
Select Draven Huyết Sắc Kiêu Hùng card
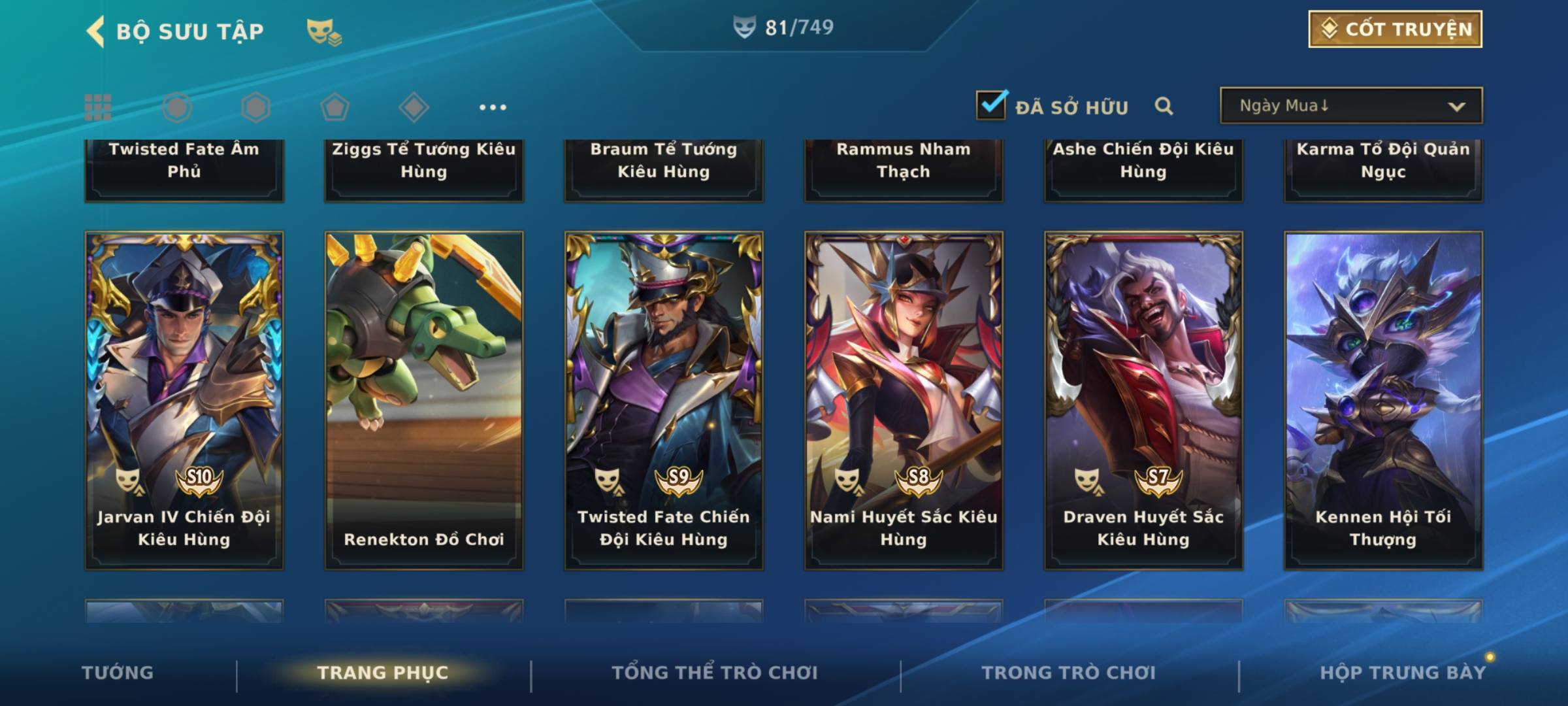coord(1143,400)
